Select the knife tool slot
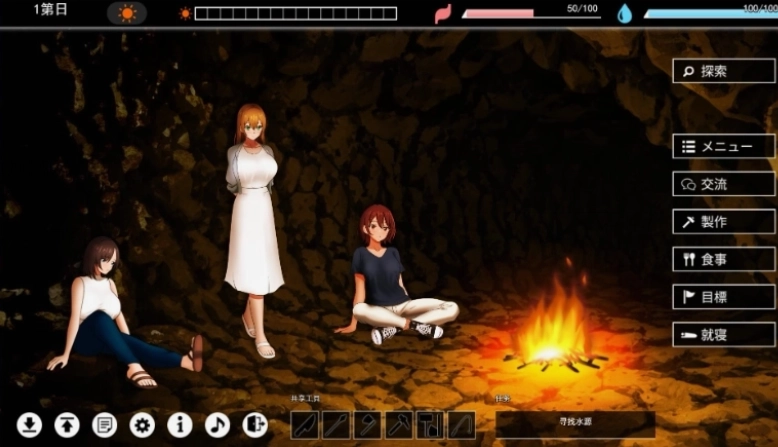This screenshot has width=778, height=447. pyautogui.click(x=304, y=425)
